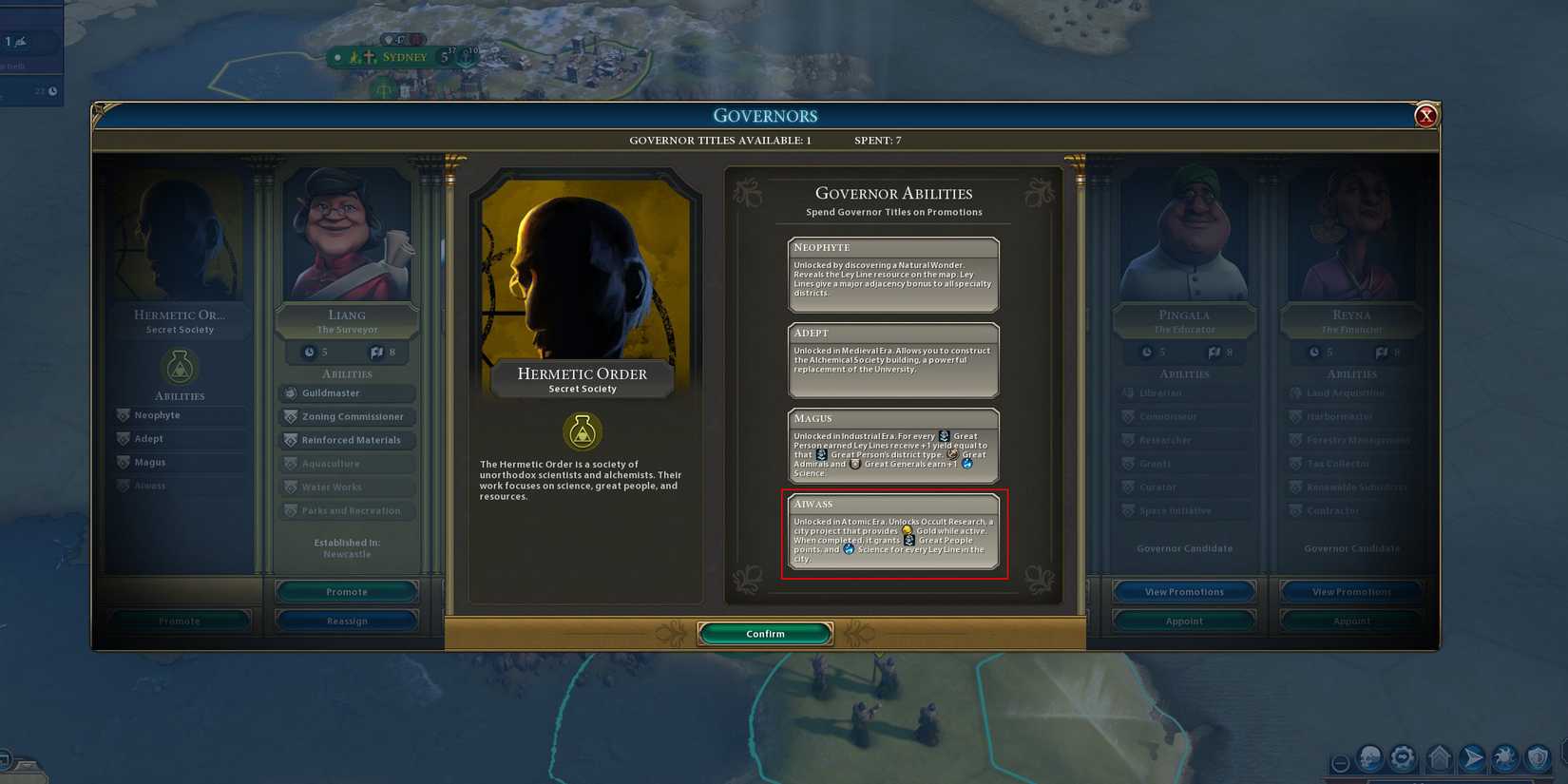The height and width of the screenshot is (784, 1568).
Task: Confirm the selected governor promotion
Action: click(765, 633)
